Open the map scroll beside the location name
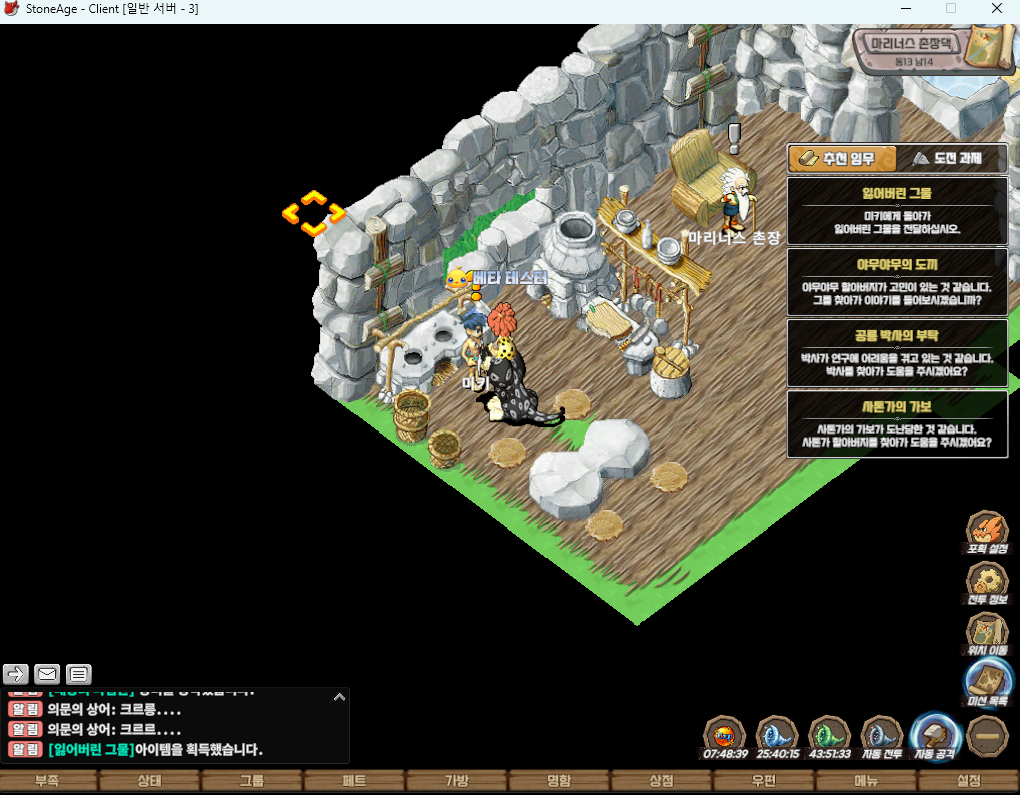The image size is (1020, 795). click(992, 46)
